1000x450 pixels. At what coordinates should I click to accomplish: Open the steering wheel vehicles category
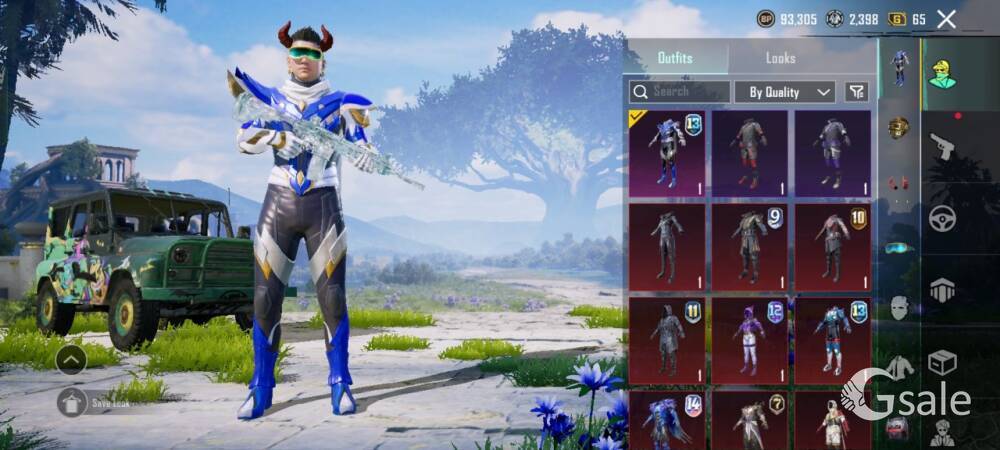pos(942,218)
